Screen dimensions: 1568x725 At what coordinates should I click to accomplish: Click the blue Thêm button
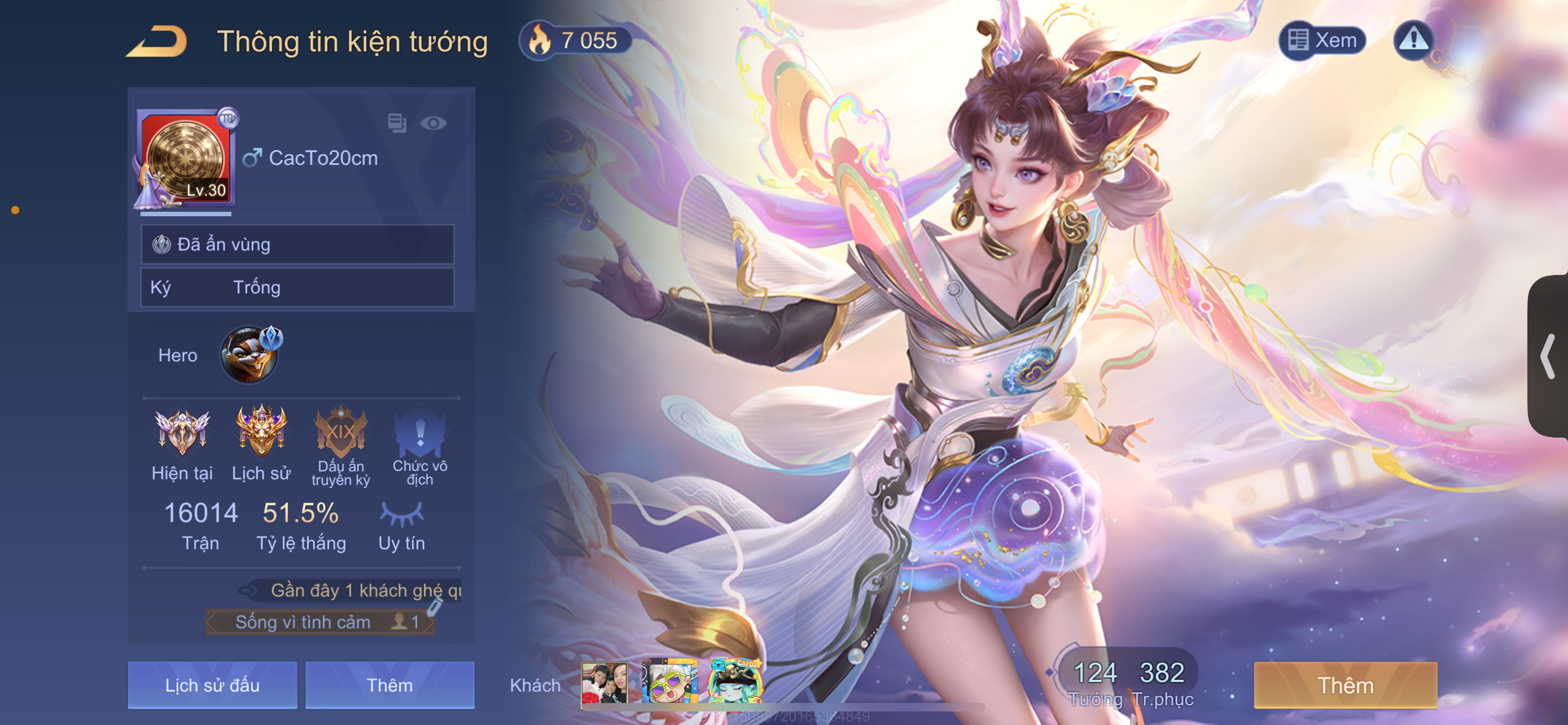coord(389,685)
